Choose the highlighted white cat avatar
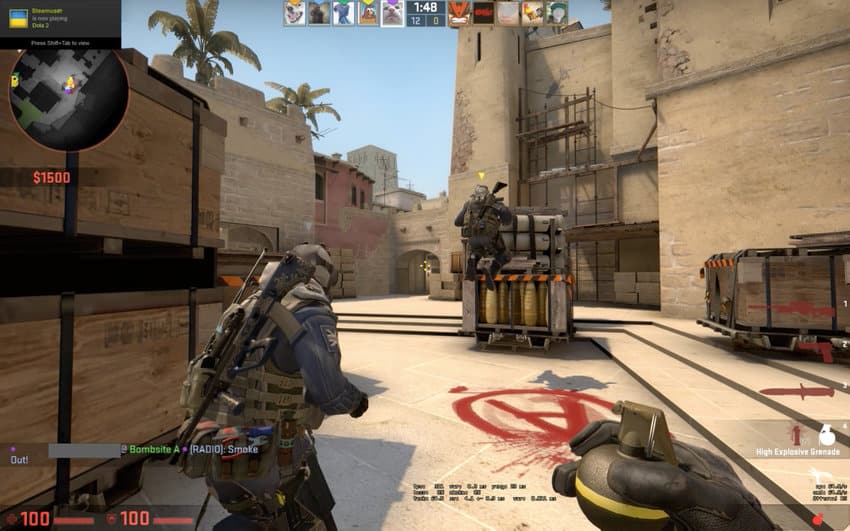The height and width of the screenshot is (531, 850). pos(392,13)
